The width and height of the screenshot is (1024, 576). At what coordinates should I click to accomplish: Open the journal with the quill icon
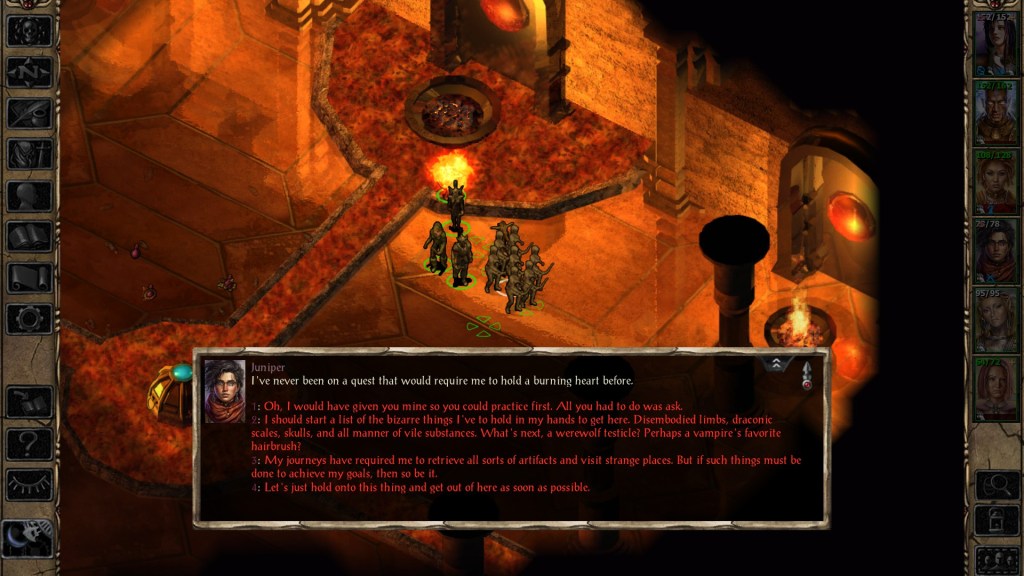pyautogui.click(x=30, y=113)
